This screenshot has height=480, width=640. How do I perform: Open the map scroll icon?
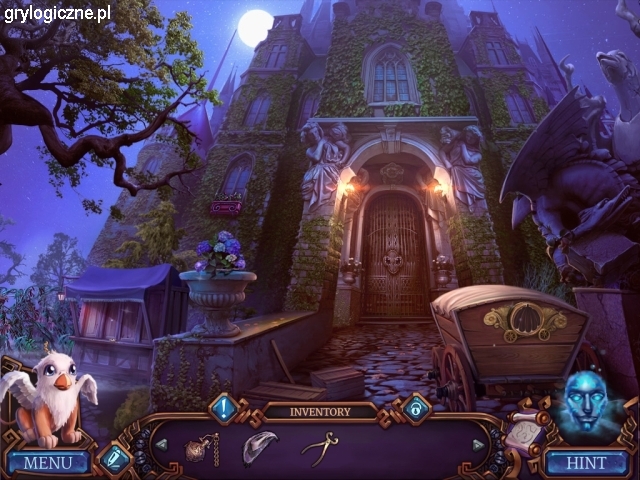523,432
